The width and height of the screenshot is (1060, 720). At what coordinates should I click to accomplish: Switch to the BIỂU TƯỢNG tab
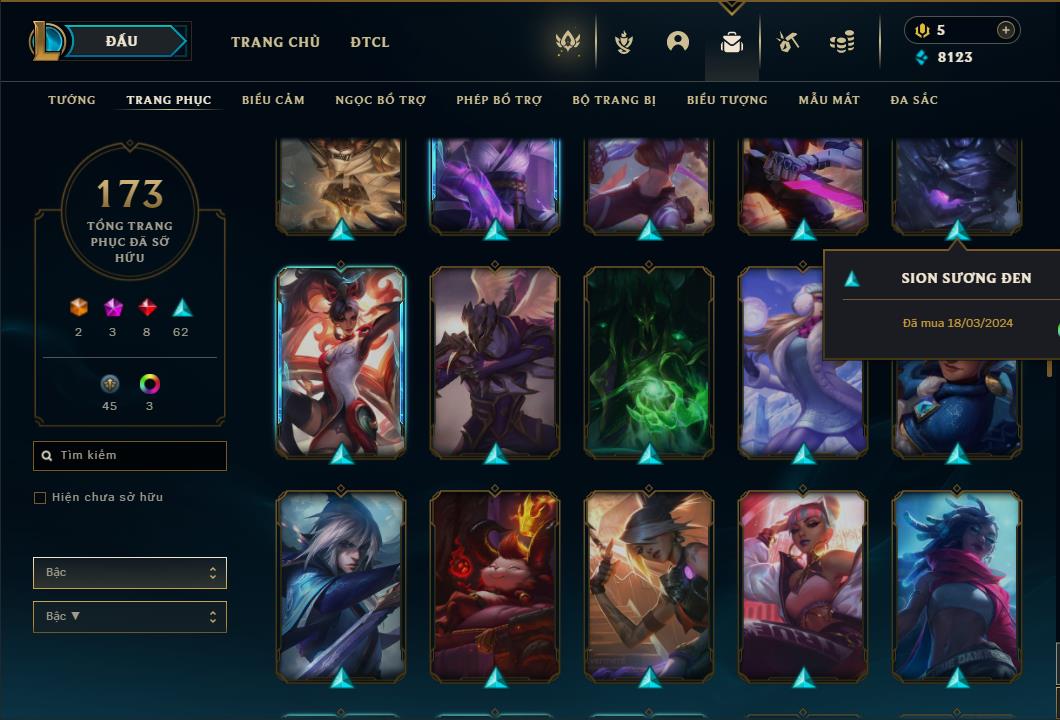tap(727, 100)
